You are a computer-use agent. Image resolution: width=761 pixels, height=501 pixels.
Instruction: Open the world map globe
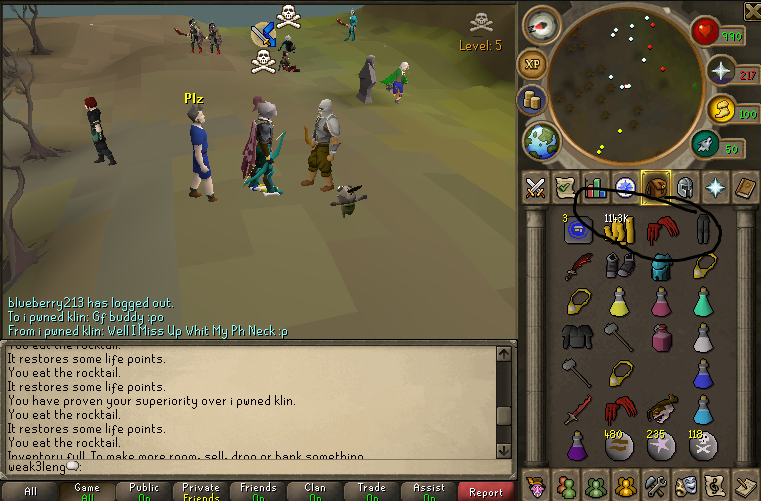click(542, 139)
